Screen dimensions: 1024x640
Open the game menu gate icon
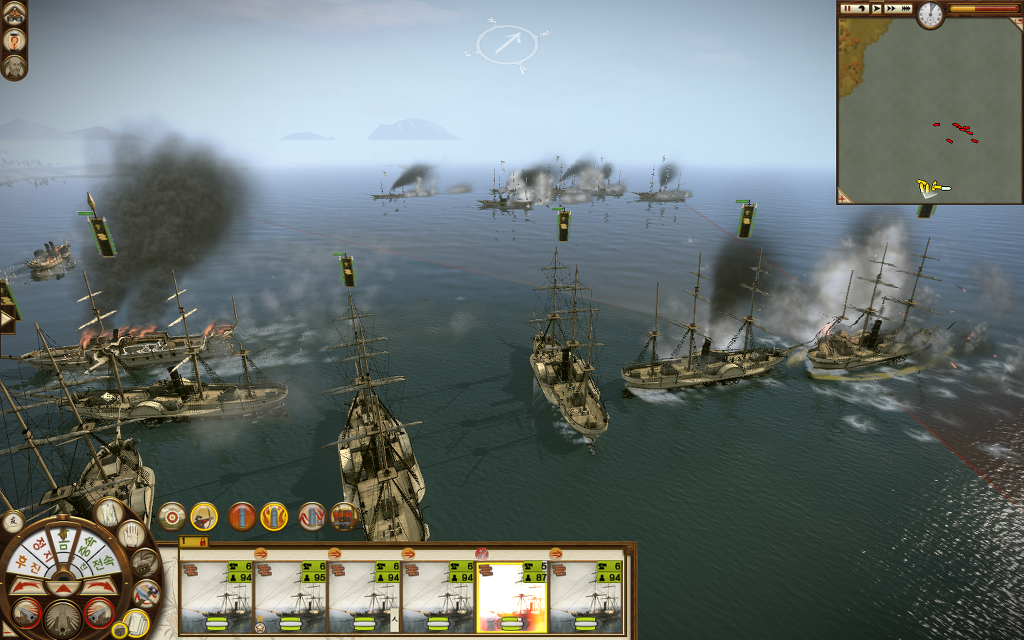coord(14,12)
